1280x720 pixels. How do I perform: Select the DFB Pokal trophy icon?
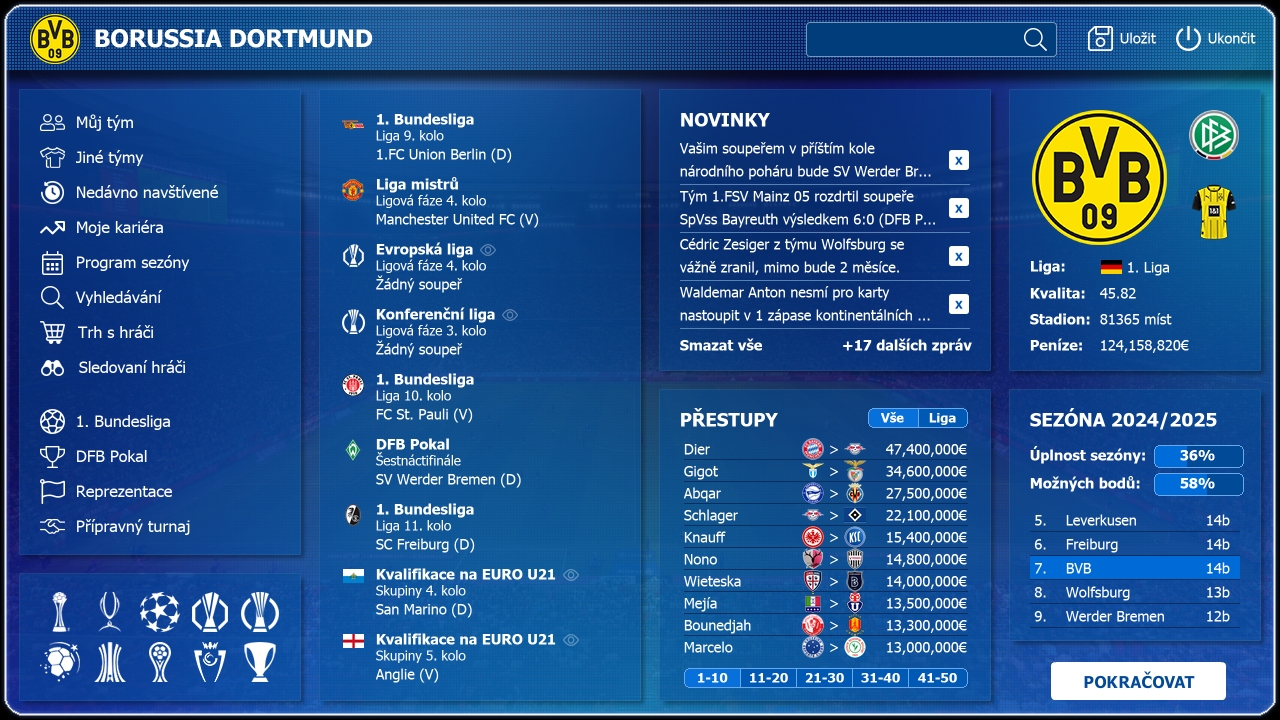51,456
